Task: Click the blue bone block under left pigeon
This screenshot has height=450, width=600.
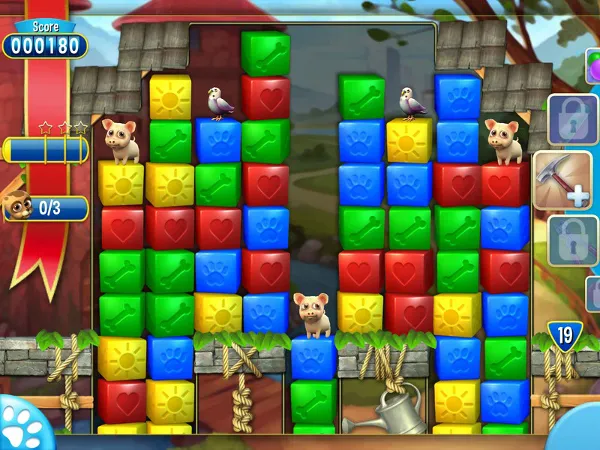Action: click(x=218, y=141)
